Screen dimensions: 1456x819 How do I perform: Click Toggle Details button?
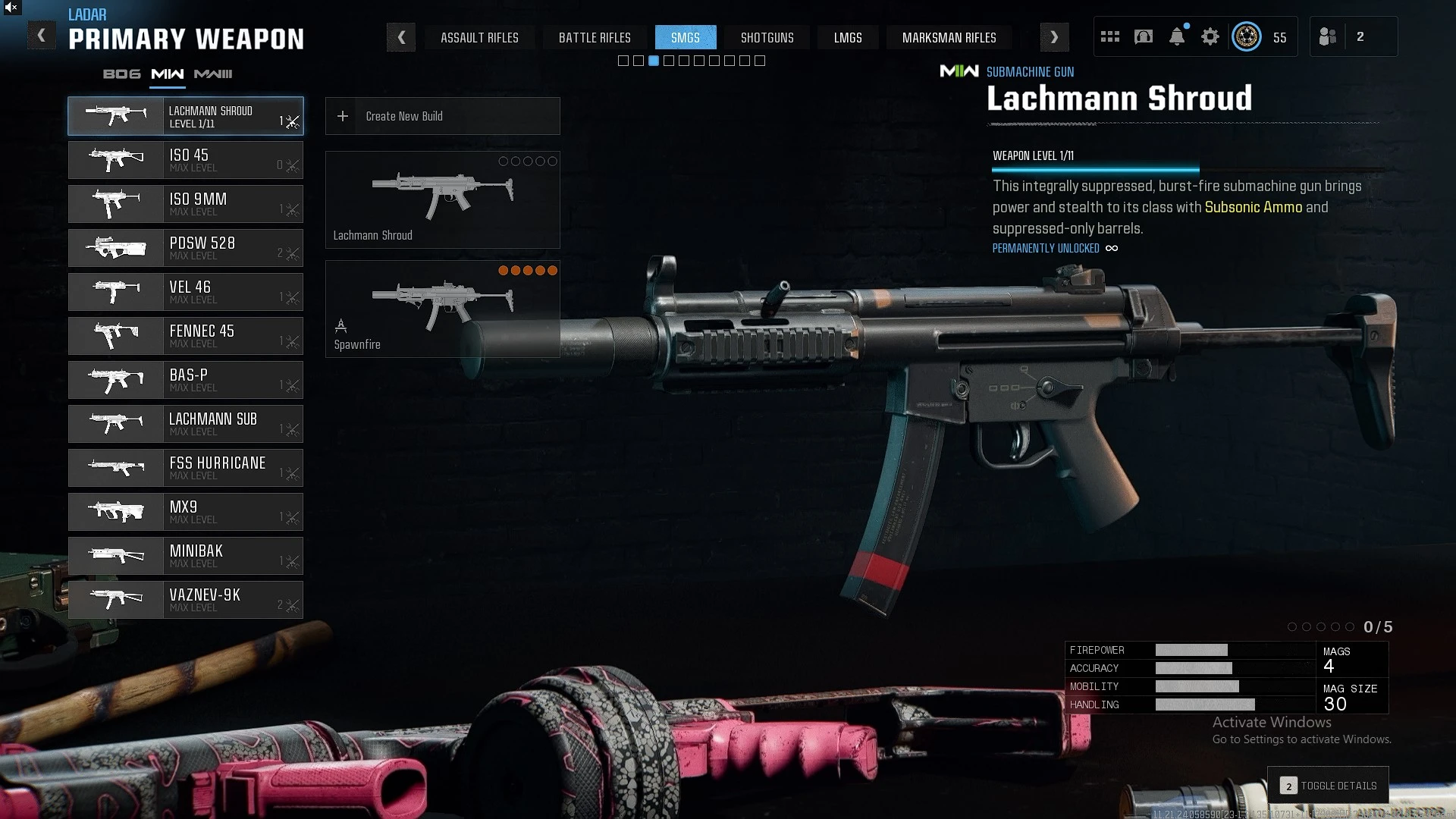(1329, 786)
